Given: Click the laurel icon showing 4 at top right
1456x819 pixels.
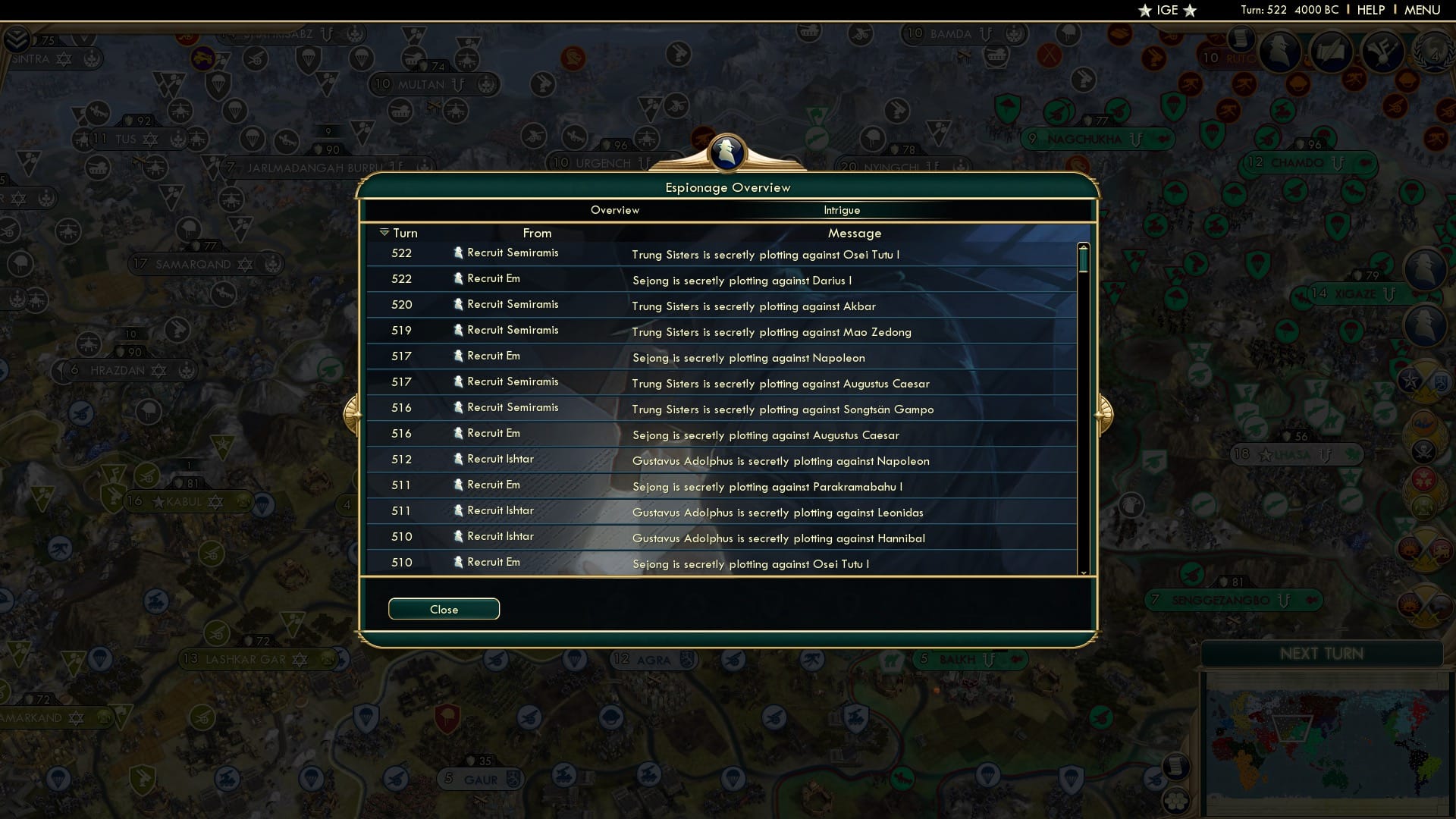Looking at the screenshot, I should pyautogui.click(x=1433, y=53).
